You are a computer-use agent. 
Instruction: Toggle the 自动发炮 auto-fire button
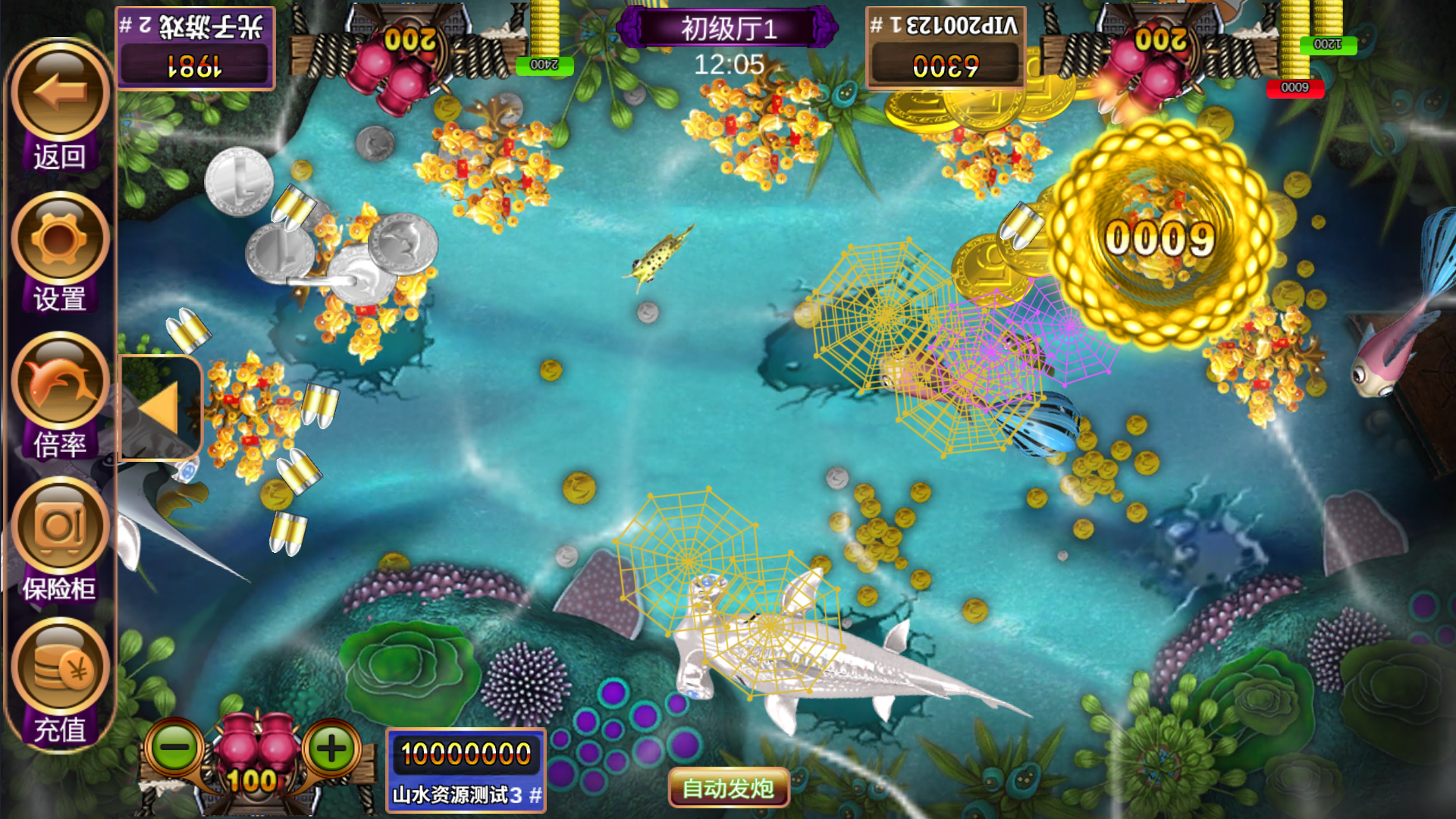pyautogui.click(x=728, y=789)
